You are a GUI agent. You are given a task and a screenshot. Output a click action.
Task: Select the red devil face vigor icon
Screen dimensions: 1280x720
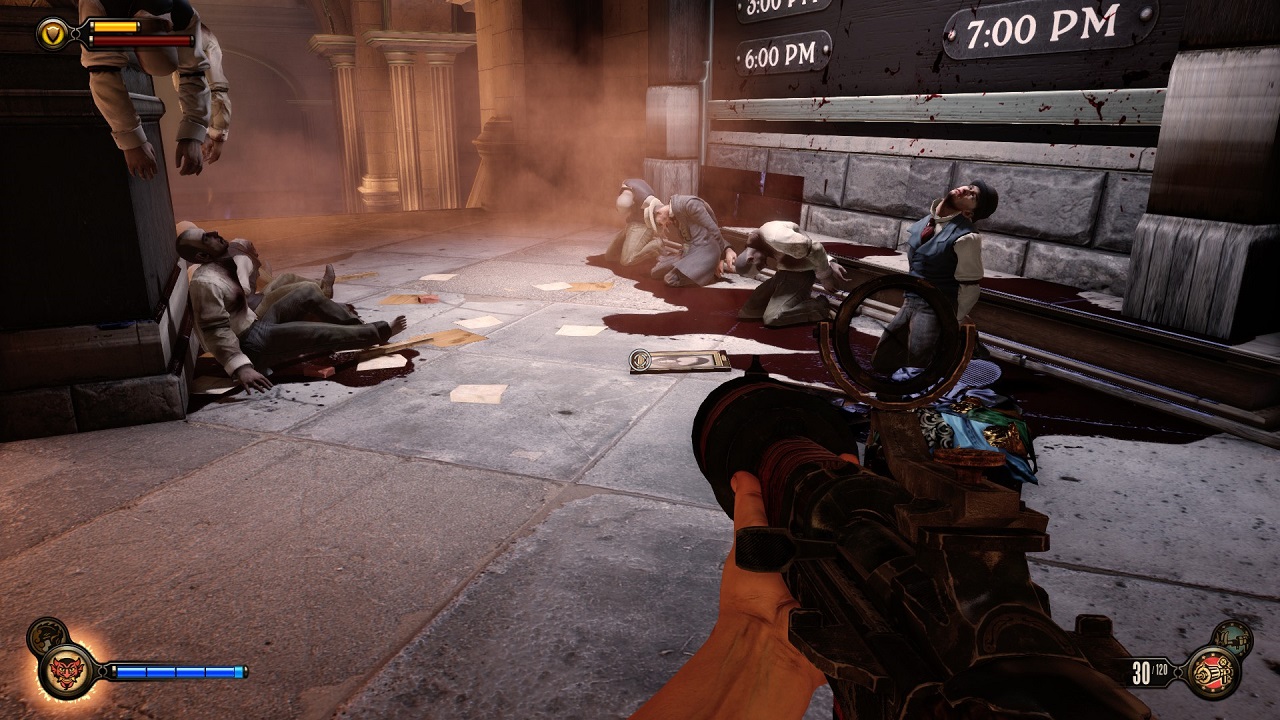pos(66,670)
